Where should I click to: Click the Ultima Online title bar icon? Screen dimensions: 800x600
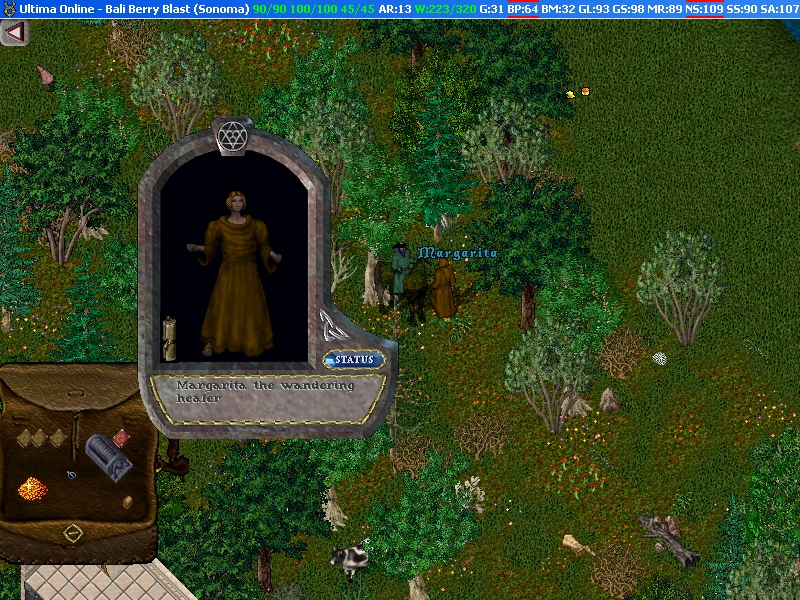coord(8,9)
